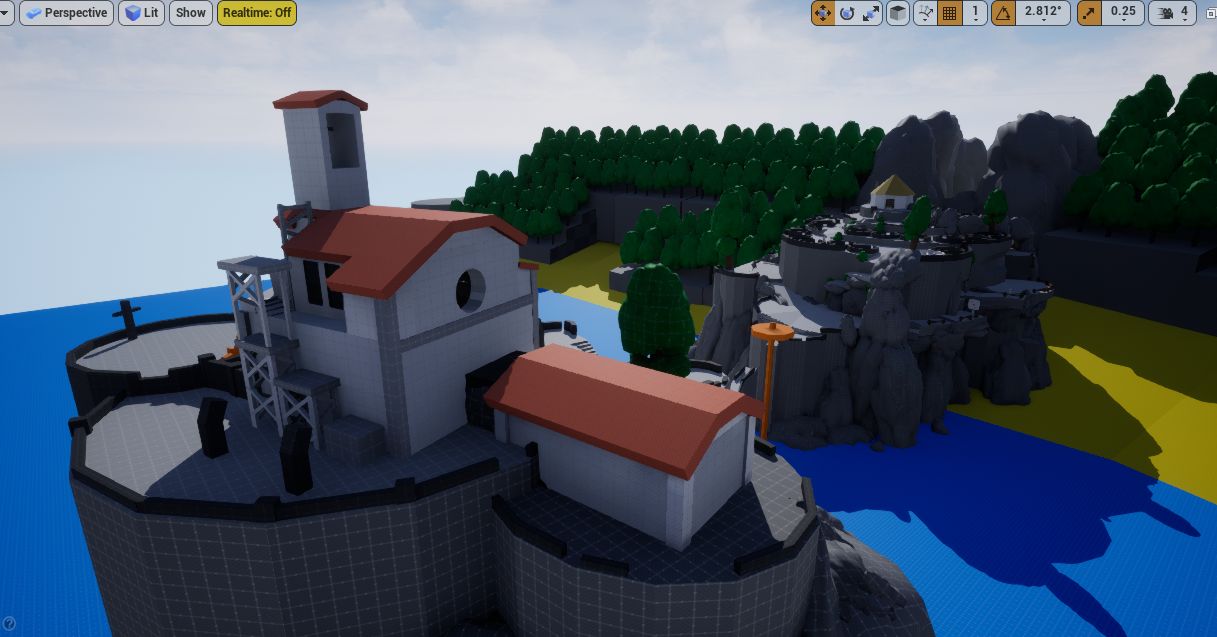Toggle the gray cube coordinate-space button
Screen dimensions: 1217x637
tap(898, 13)
